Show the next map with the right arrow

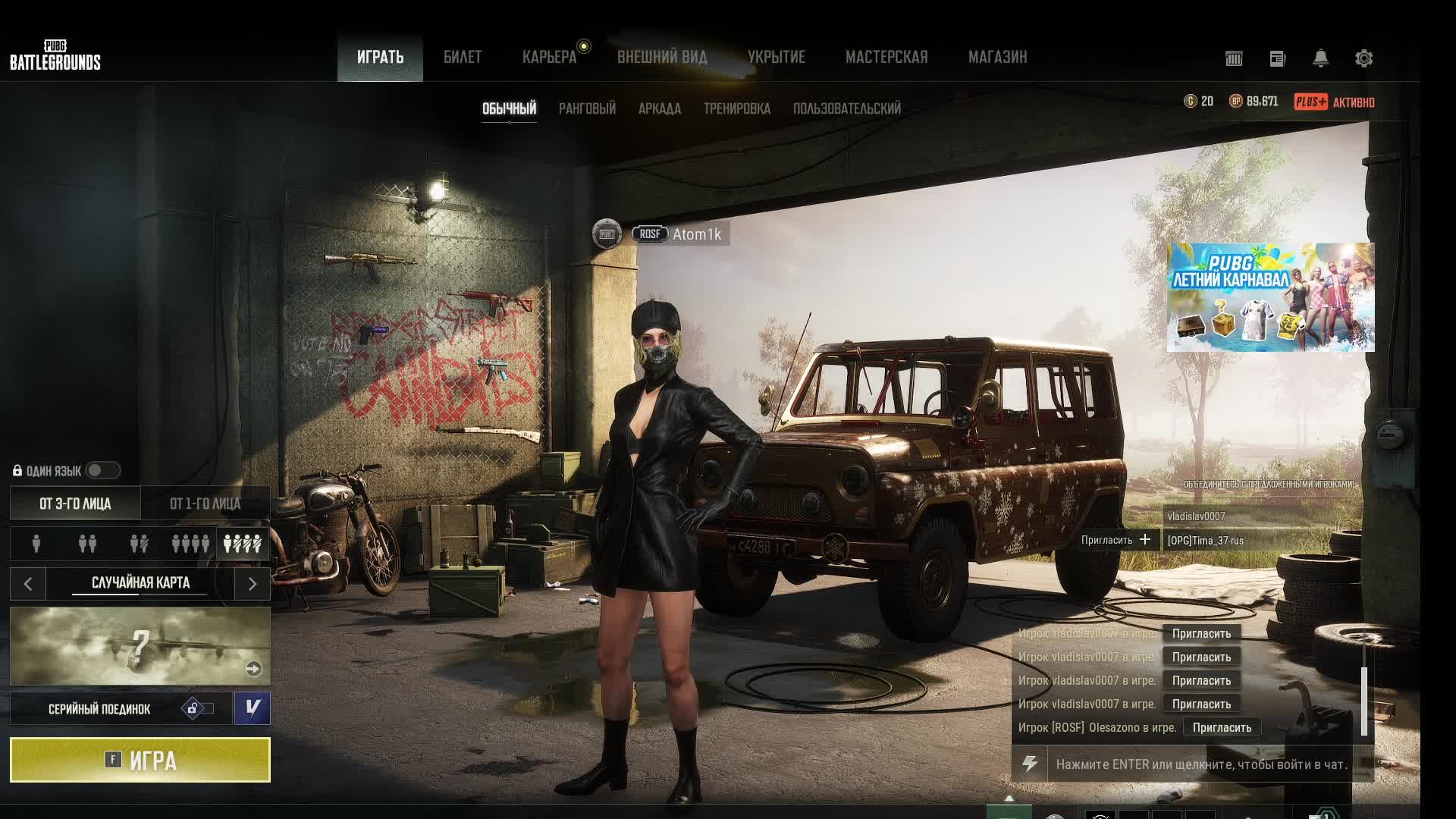[253, 584]
